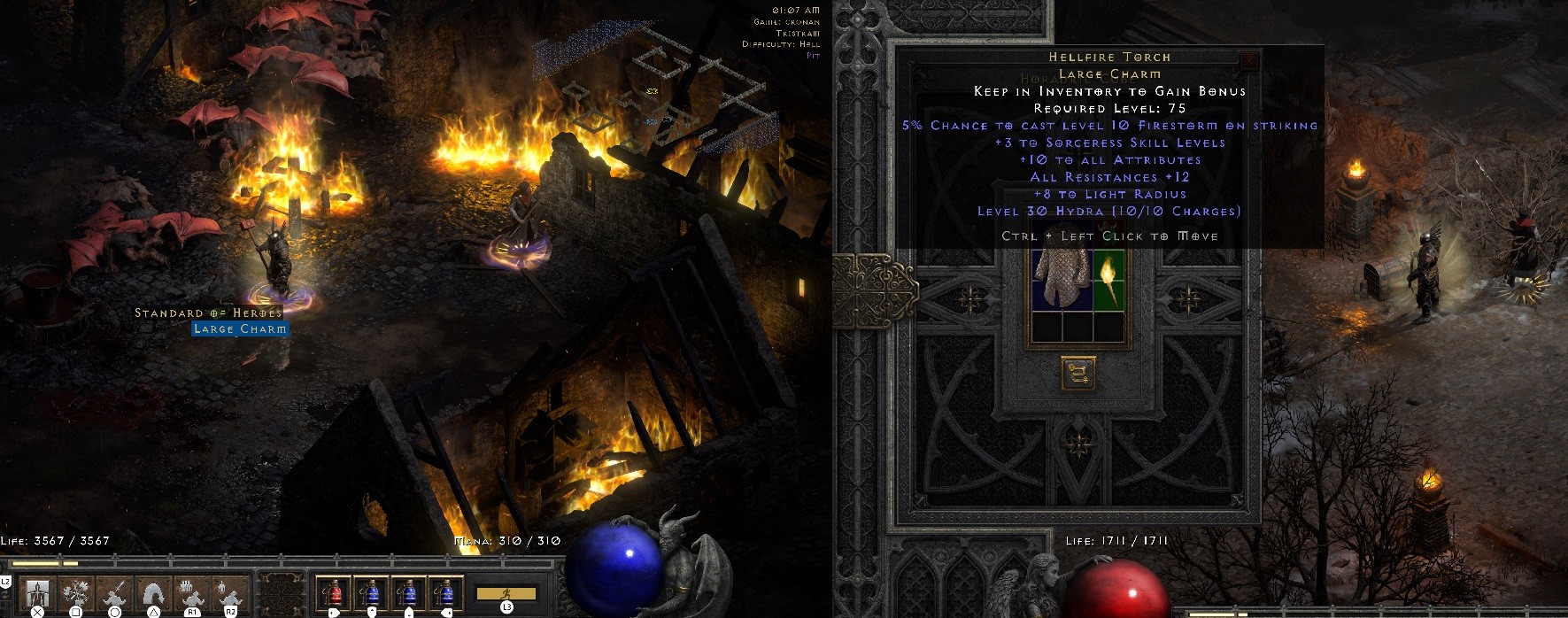This screenshot has height=618, width=1568.
Task: Select the first skill icon with framed figure
Action: point(38,592)
